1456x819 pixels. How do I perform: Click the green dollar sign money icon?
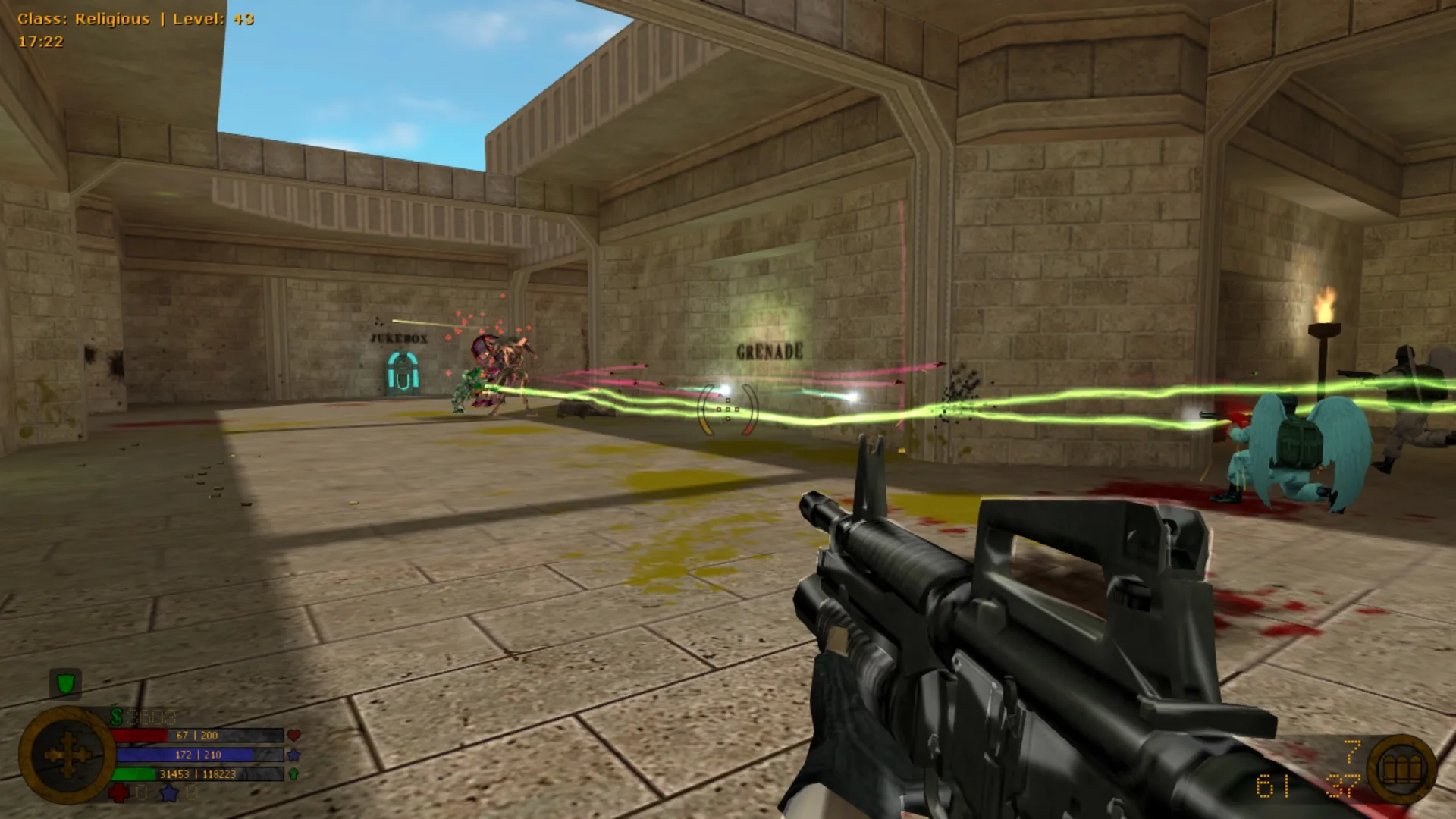coord(116,715)
